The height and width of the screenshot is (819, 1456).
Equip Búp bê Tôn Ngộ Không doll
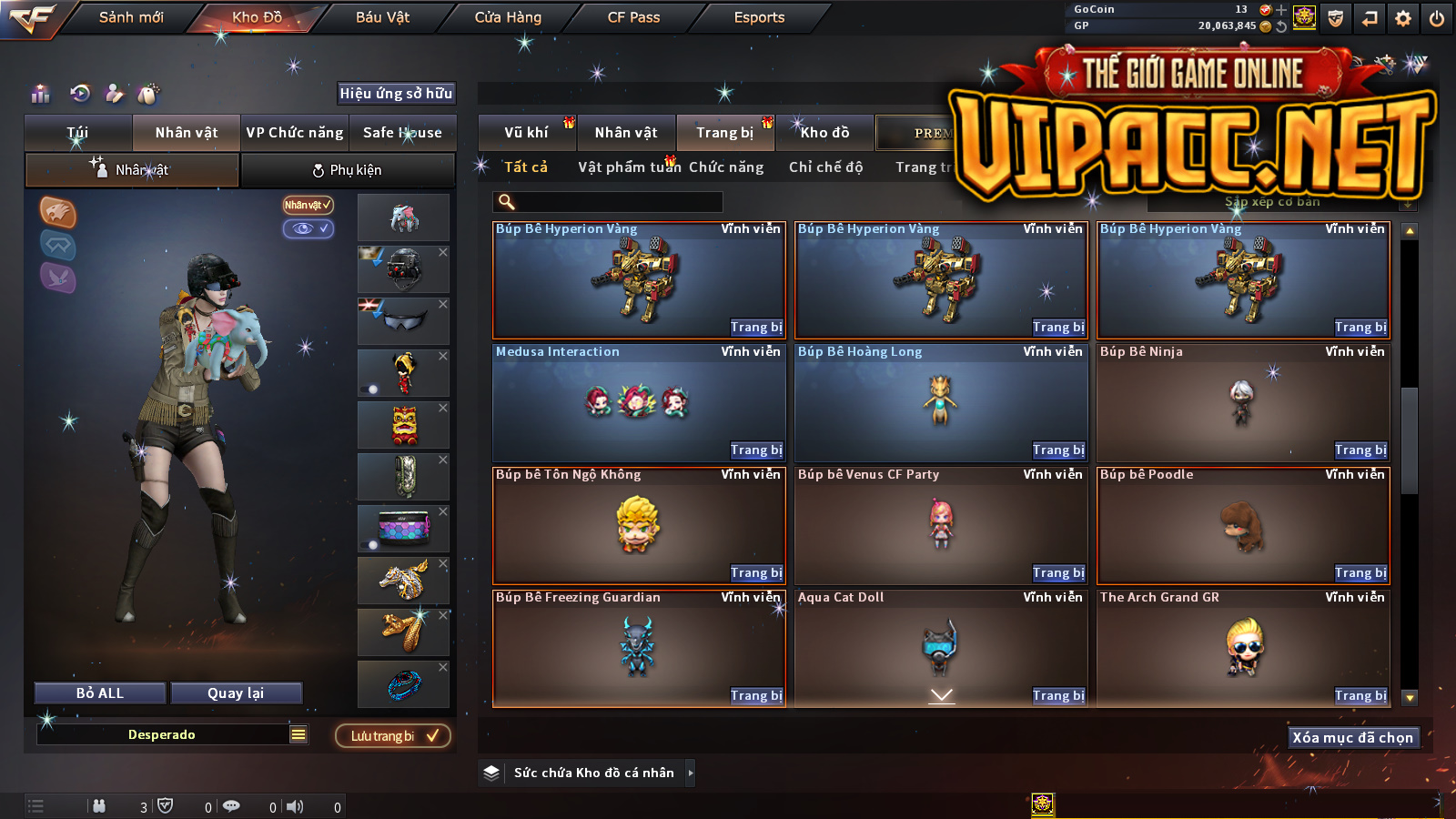click(x=756, y=572)
